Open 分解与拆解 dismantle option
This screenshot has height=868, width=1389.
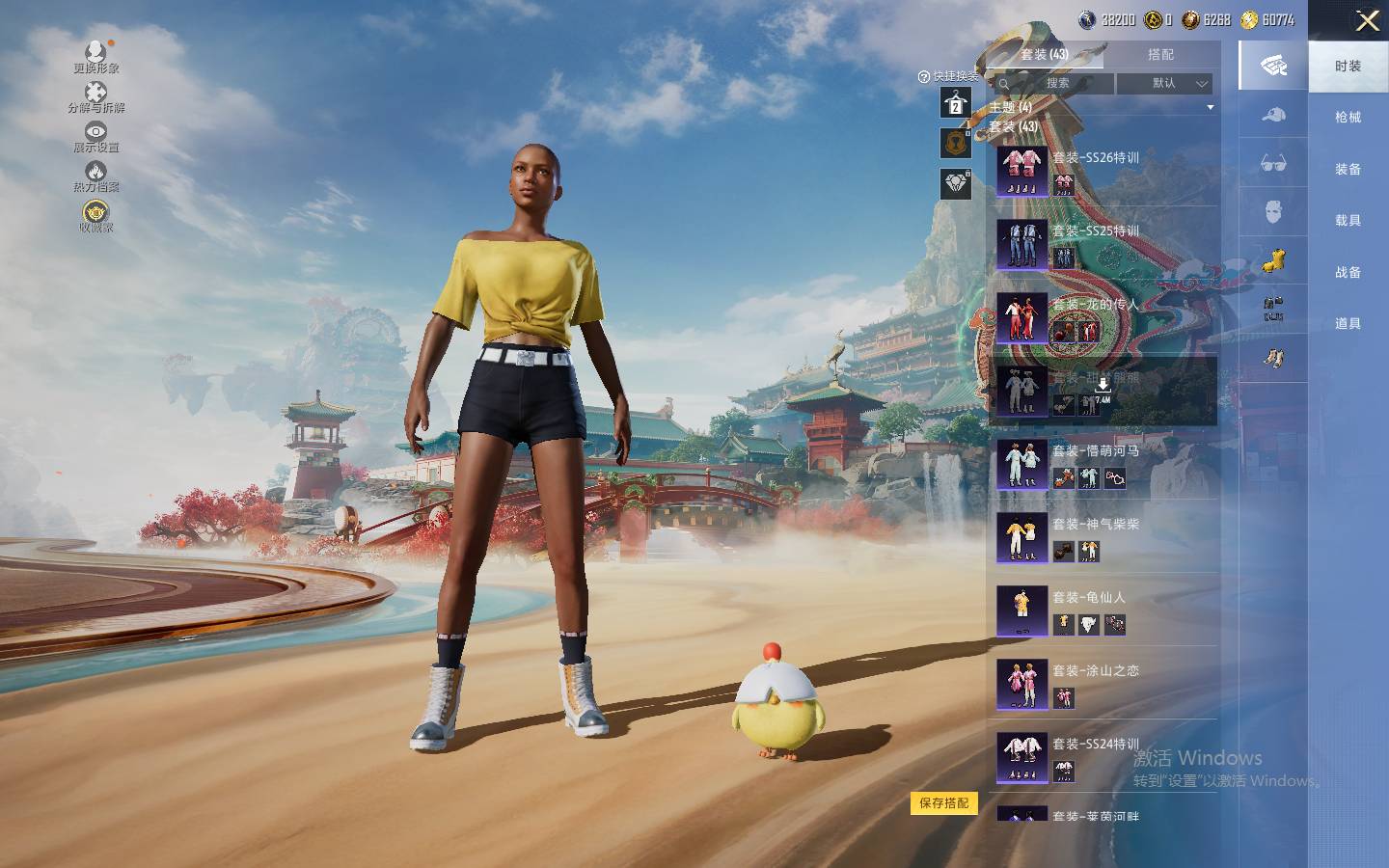pos(95,97)
